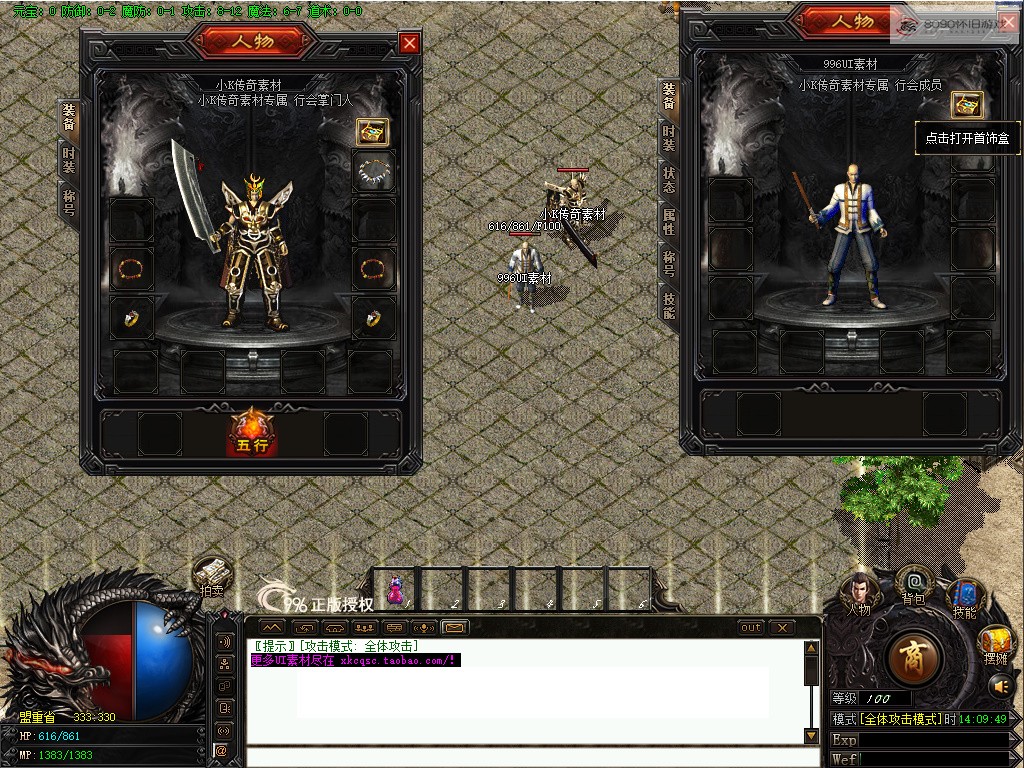Click the jewelry box icon in right panel
Image resolution: width=1024 pixels, height=768 pixels.
[966, 104]
